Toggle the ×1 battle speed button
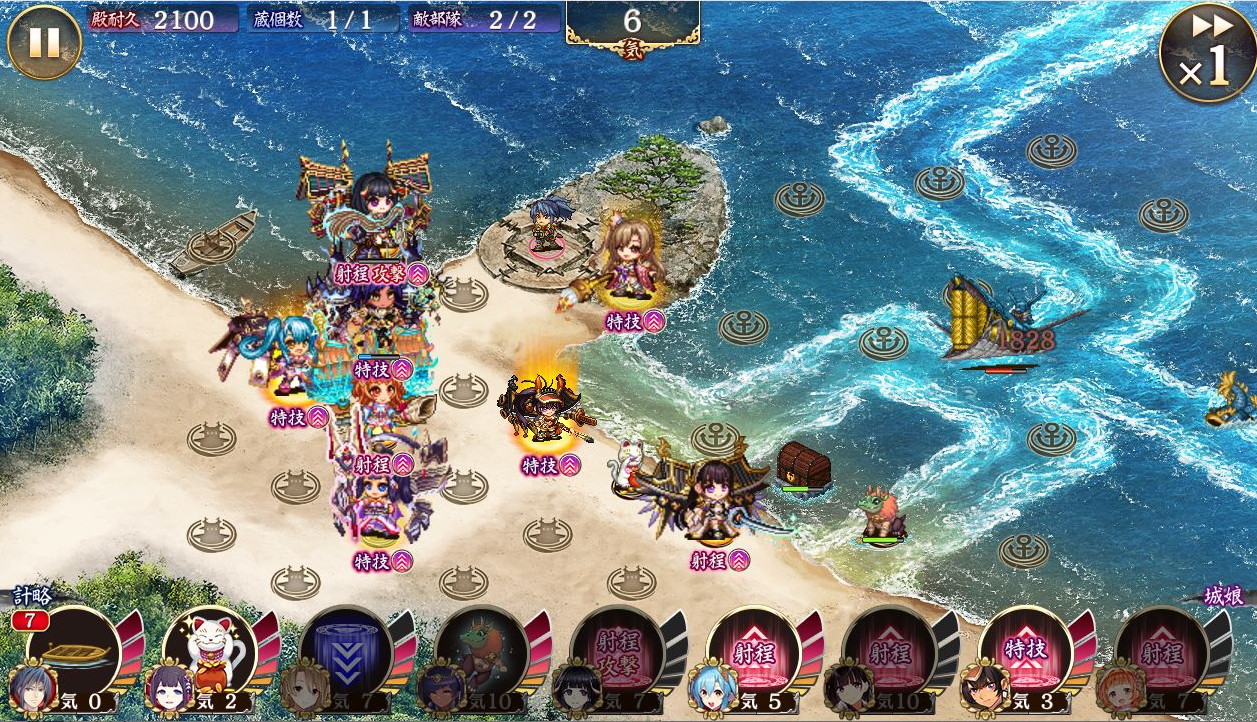 click(1207, 52)
